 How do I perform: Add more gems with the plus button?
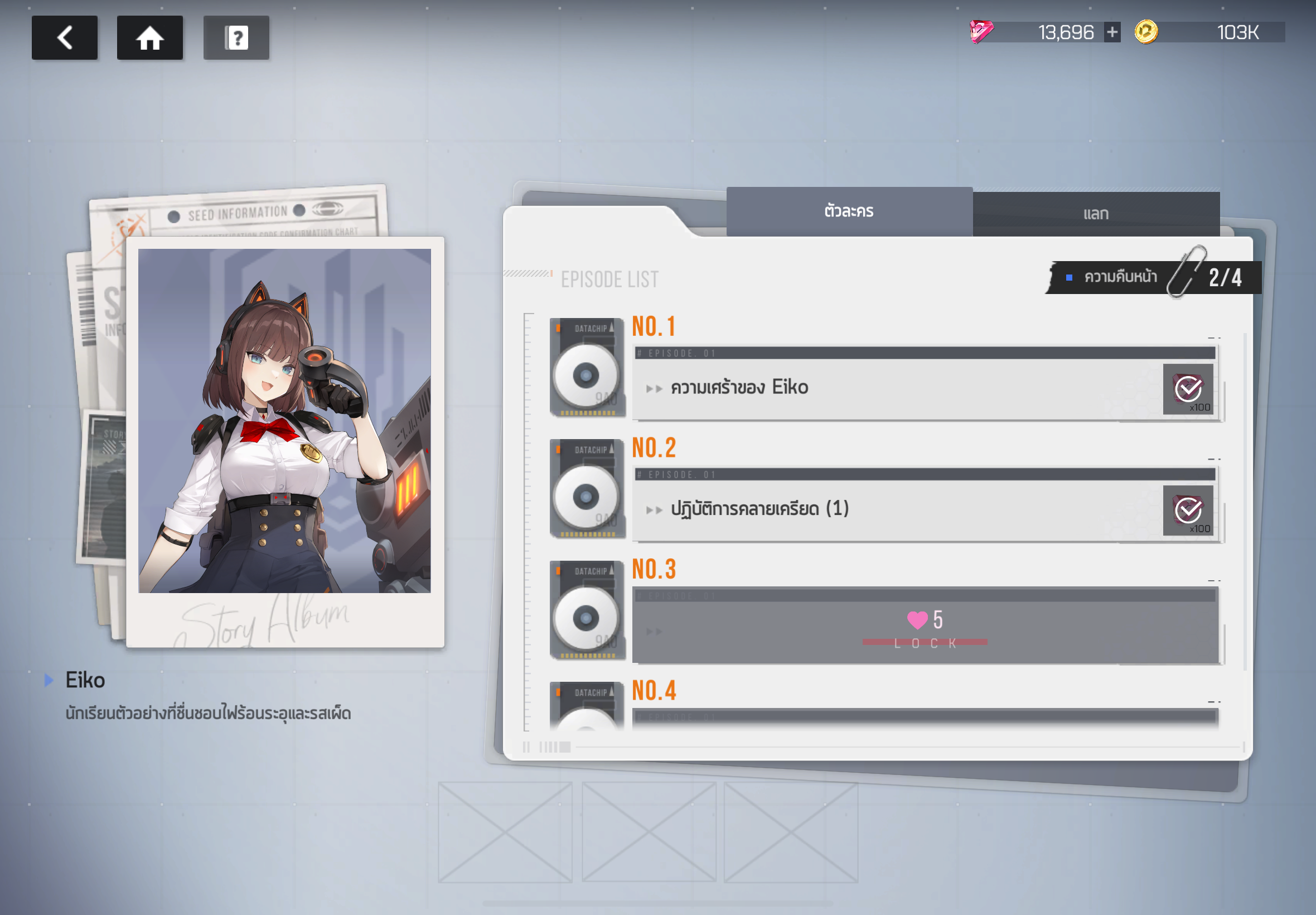1112,32
